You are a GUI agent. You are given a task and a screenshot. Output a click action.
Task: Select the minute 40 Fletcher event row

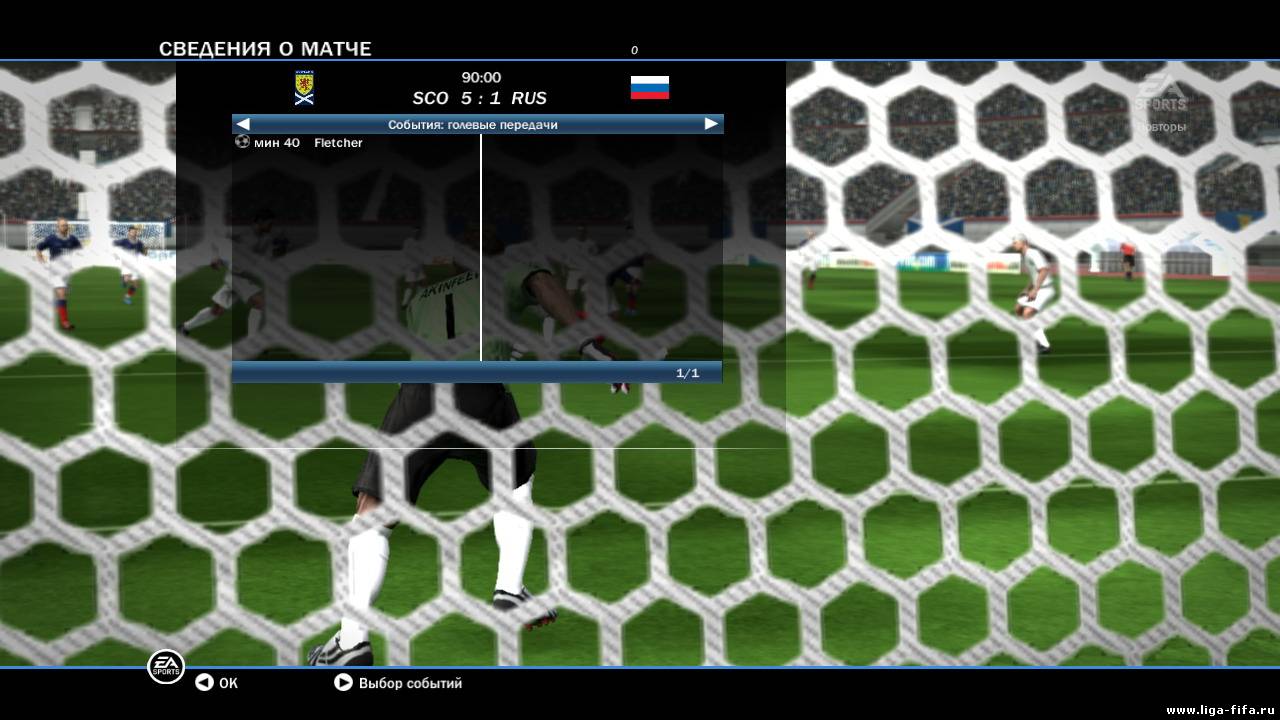pyautogui.click(x=300, y=143)
